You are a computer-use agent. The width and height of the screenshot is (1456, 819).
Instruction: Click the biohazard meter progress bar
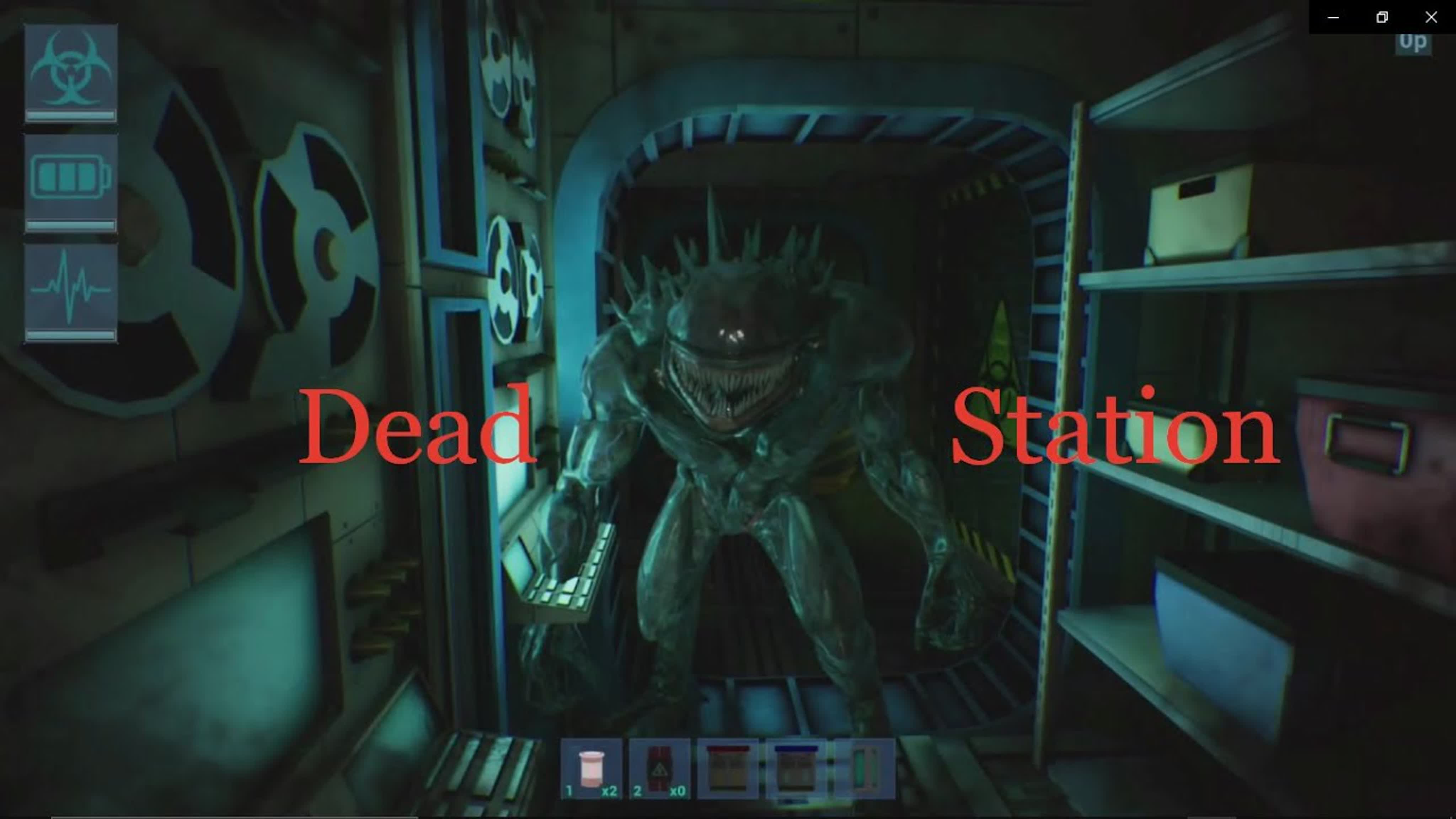pyautogui.click(x=71, y=116)
